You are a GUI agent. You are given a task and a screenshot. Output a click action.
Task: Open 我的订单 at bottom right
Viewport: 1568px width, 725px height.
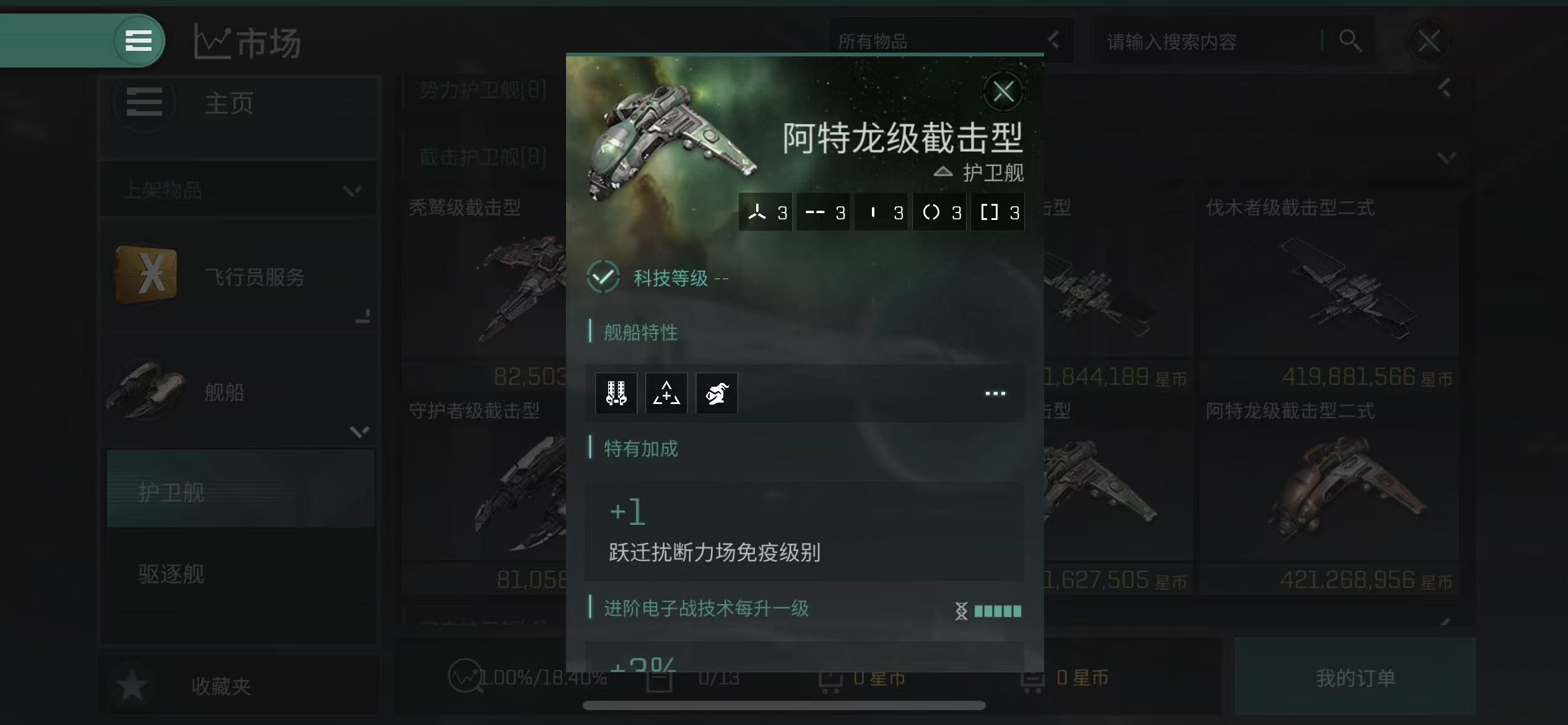(x=1356, y=679)
